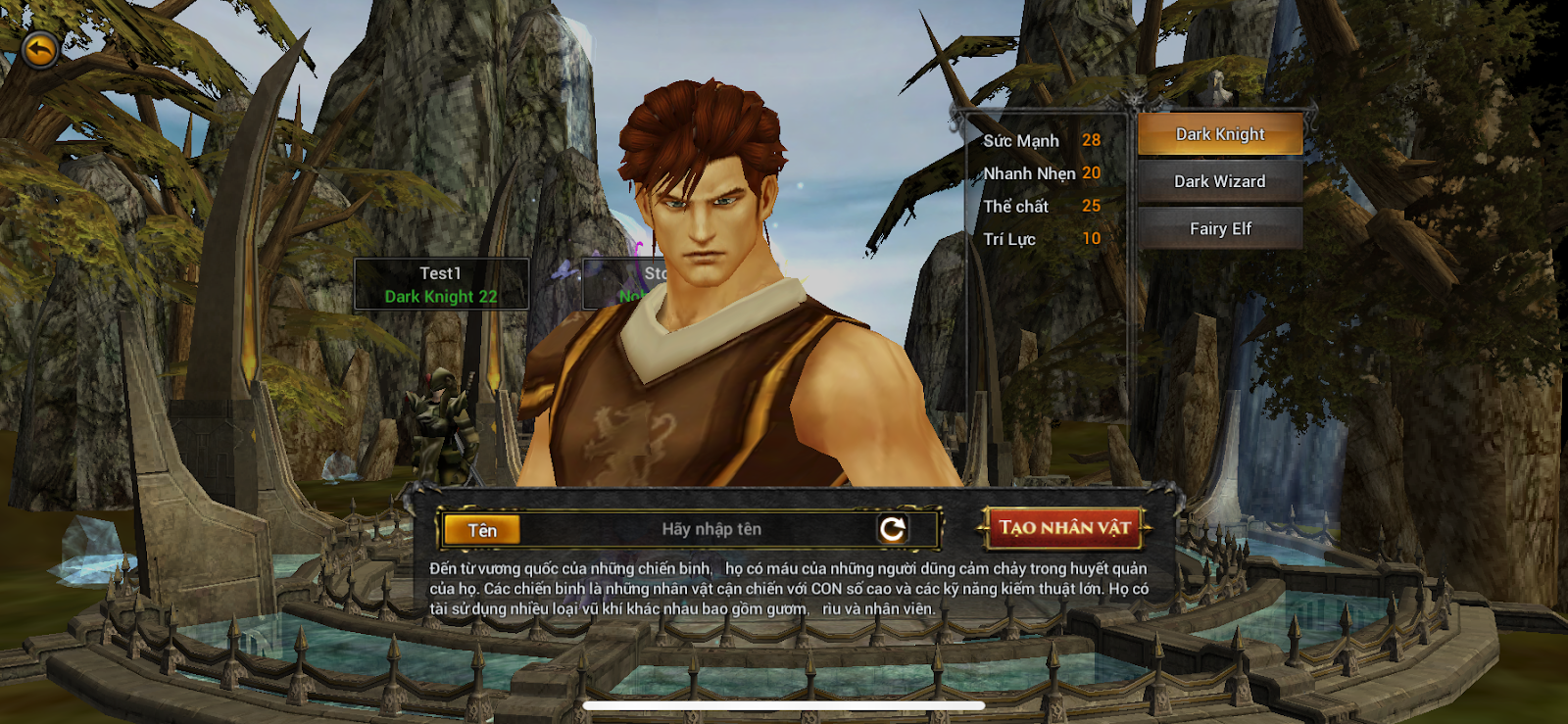1568x724 pixels.
Task: Select the Test1 Dark Knight character
Action: coord(441,284)
